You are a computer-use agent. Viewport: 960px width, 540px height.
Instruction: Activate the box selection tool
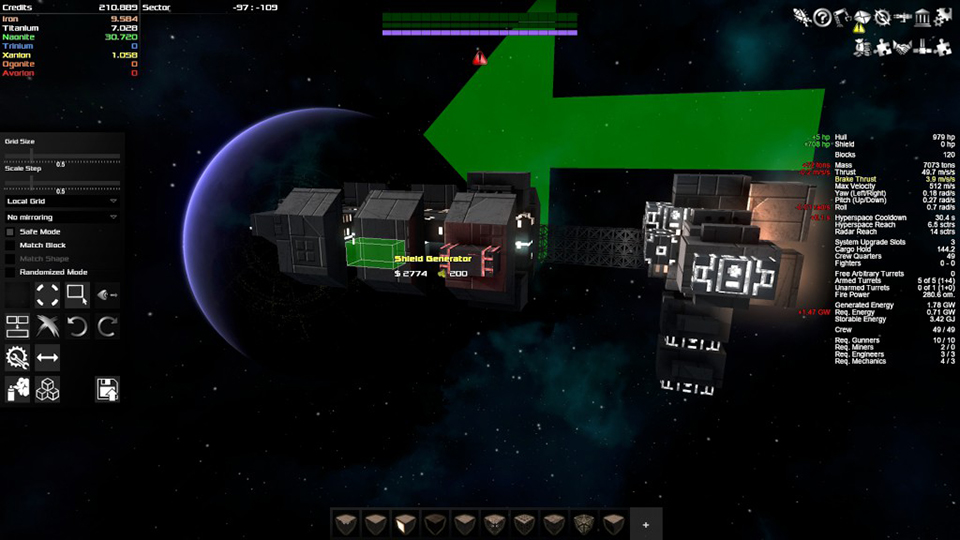[77, 295]
